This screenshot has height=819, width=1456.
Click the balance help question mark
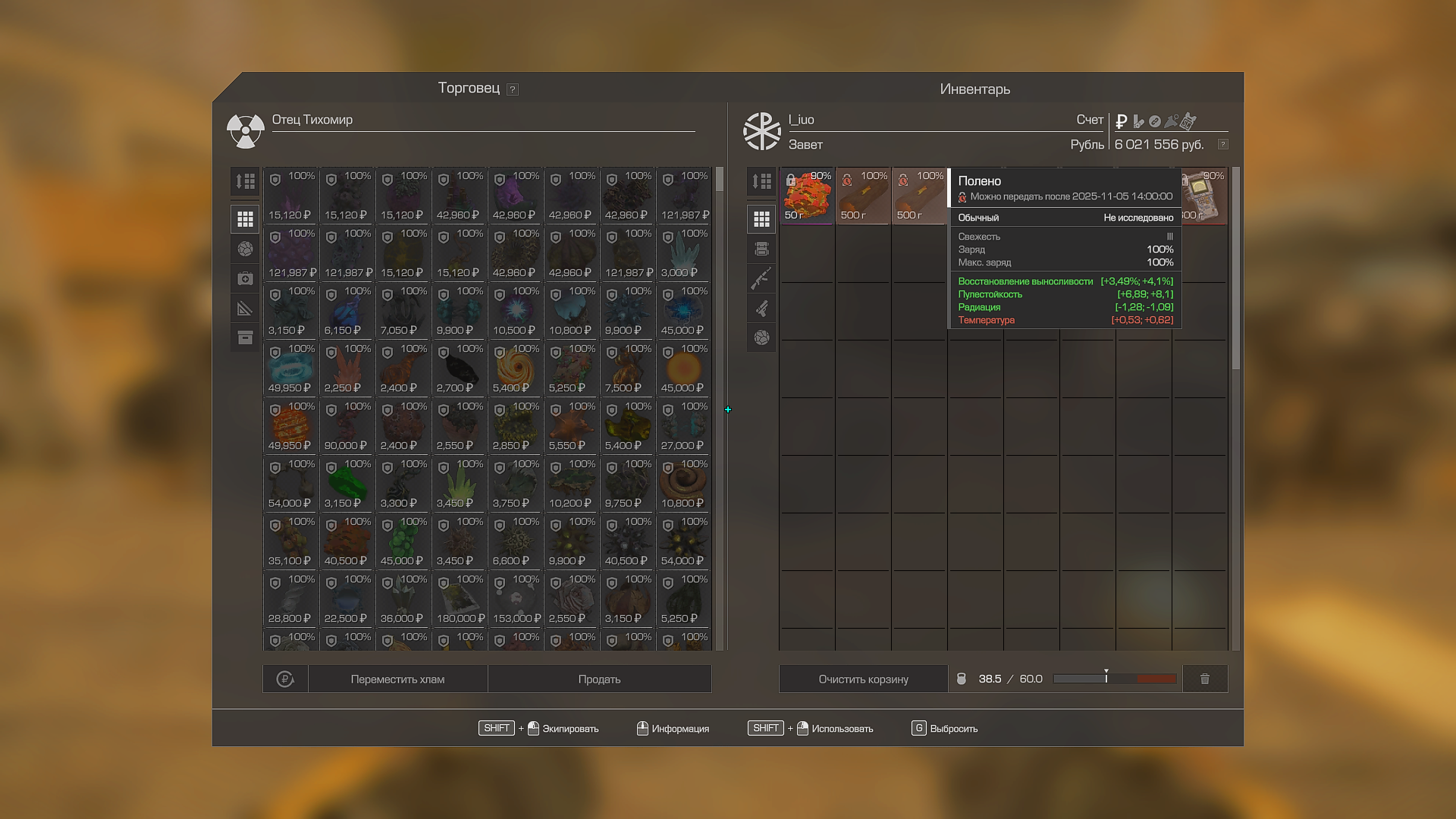[1222, 144]
